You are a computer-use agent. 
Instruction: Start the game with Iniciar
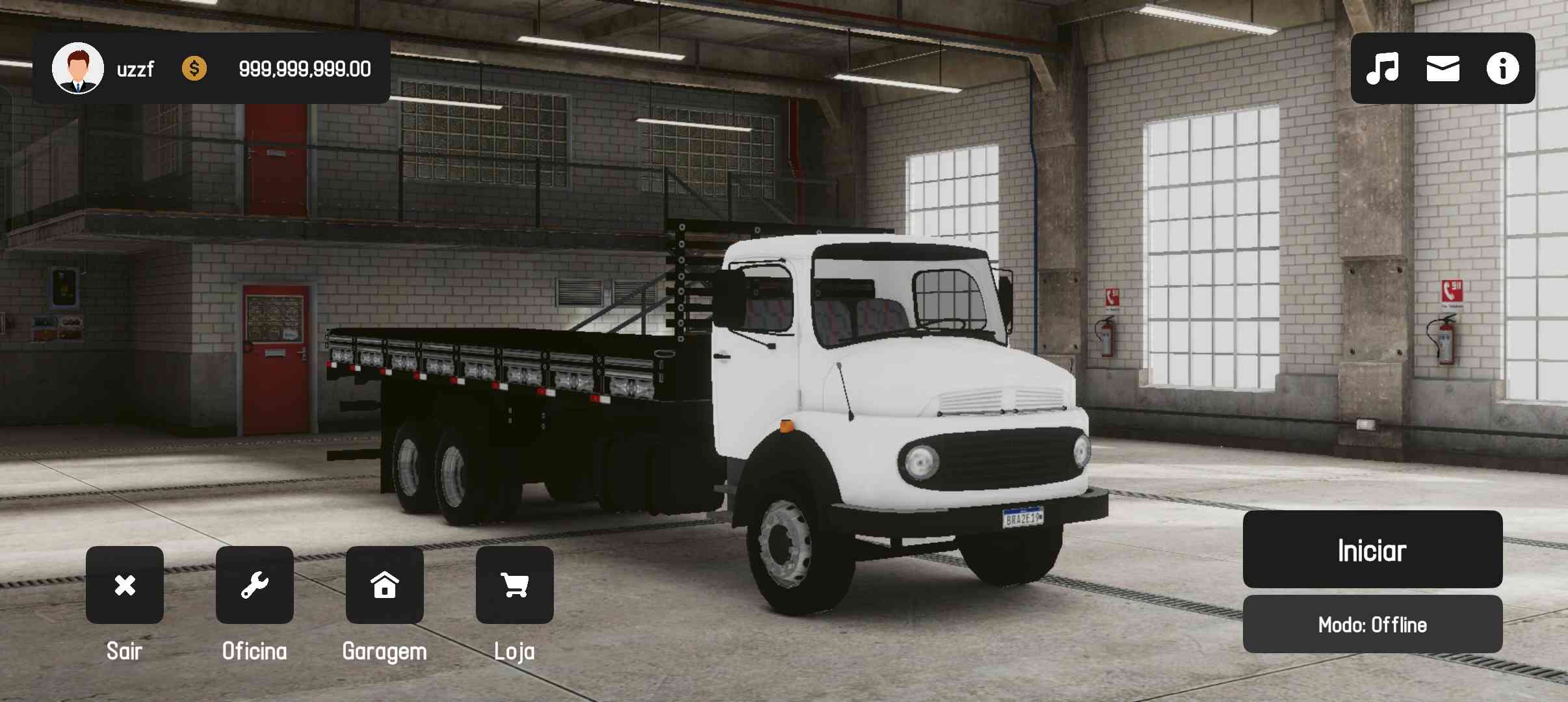(1372, 550)
